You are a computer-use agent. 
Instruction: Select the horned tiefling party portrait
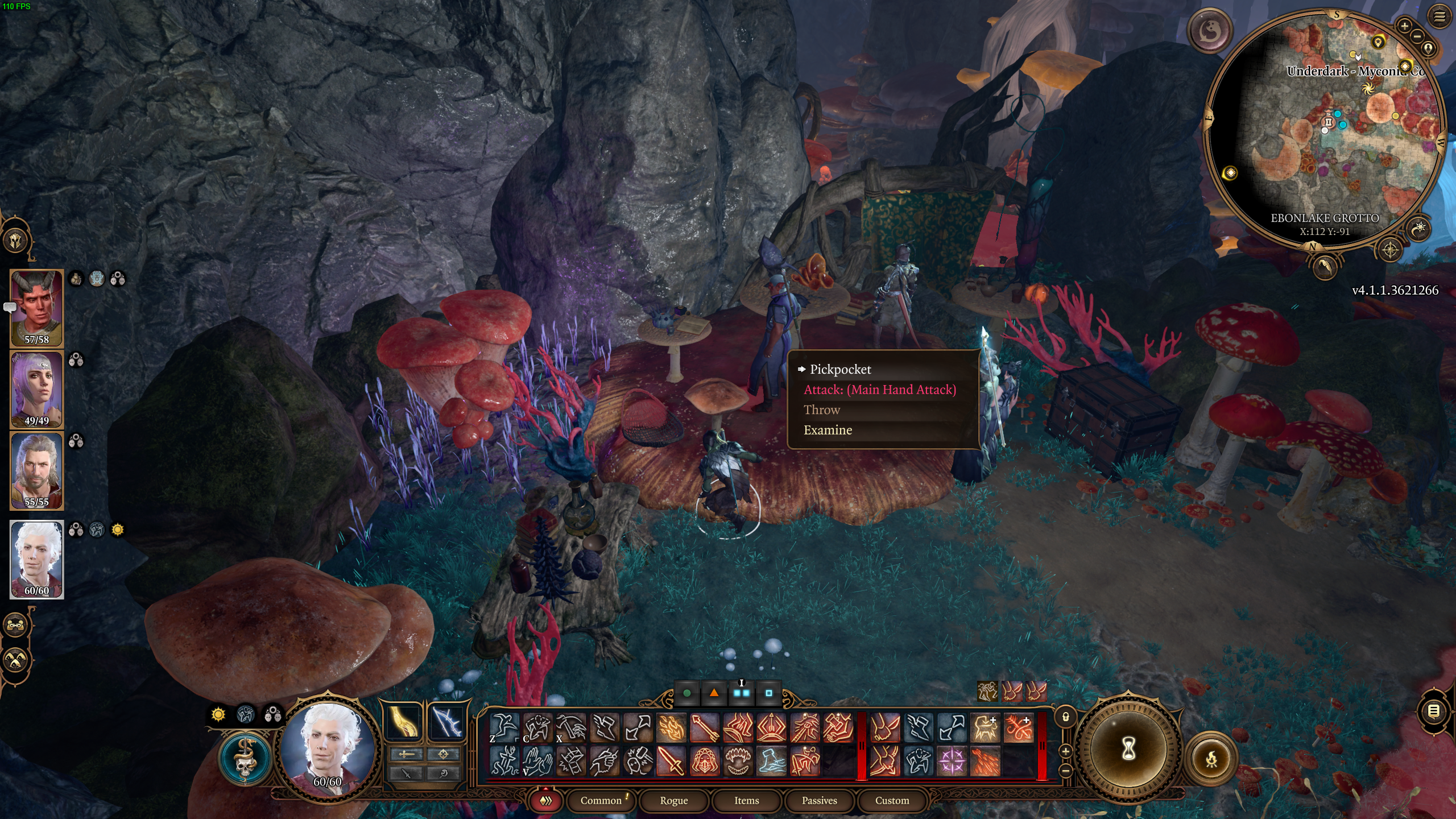pos(36,308)
